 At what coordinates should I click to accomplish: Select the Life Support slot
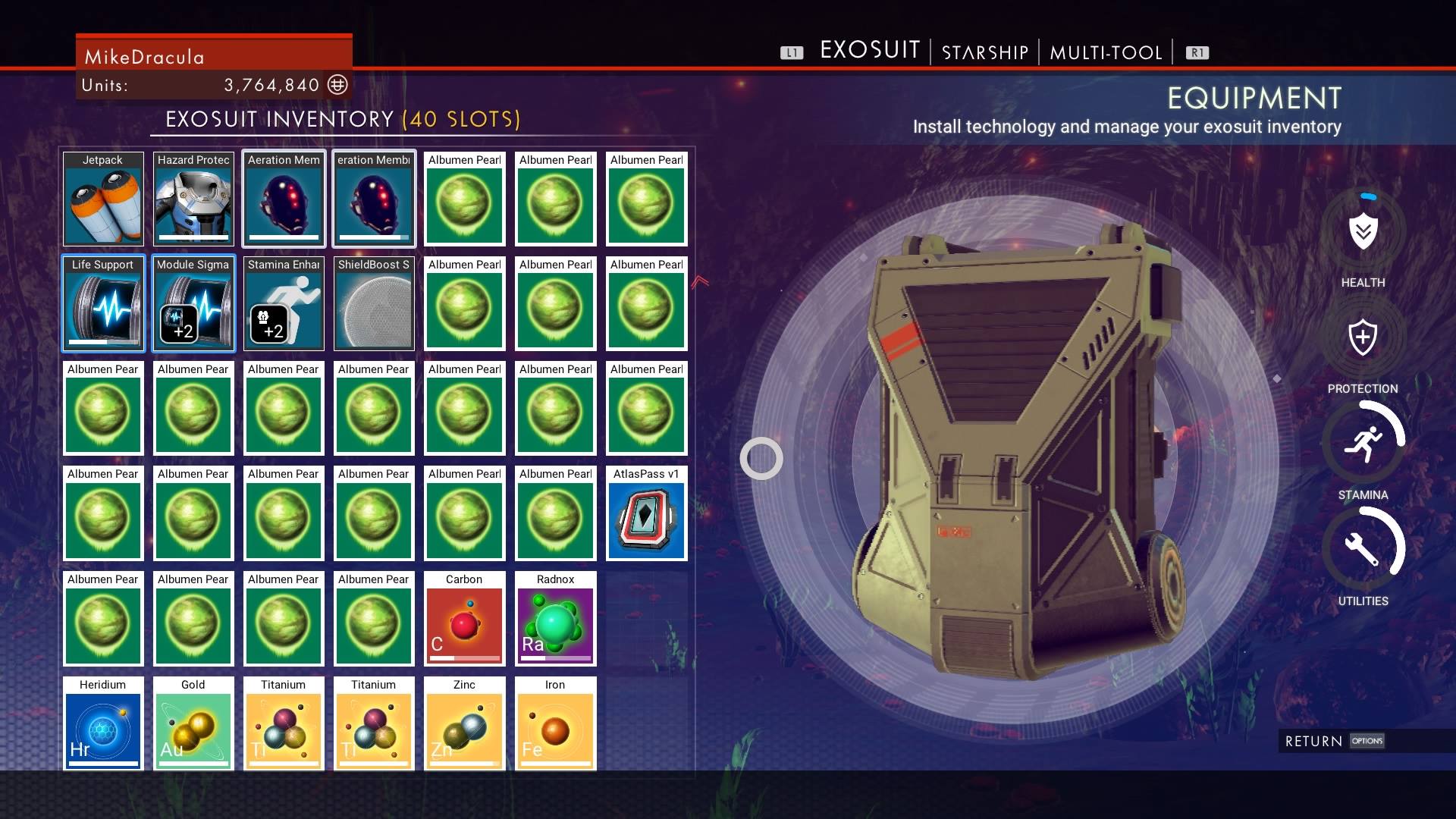pos(103,304)
